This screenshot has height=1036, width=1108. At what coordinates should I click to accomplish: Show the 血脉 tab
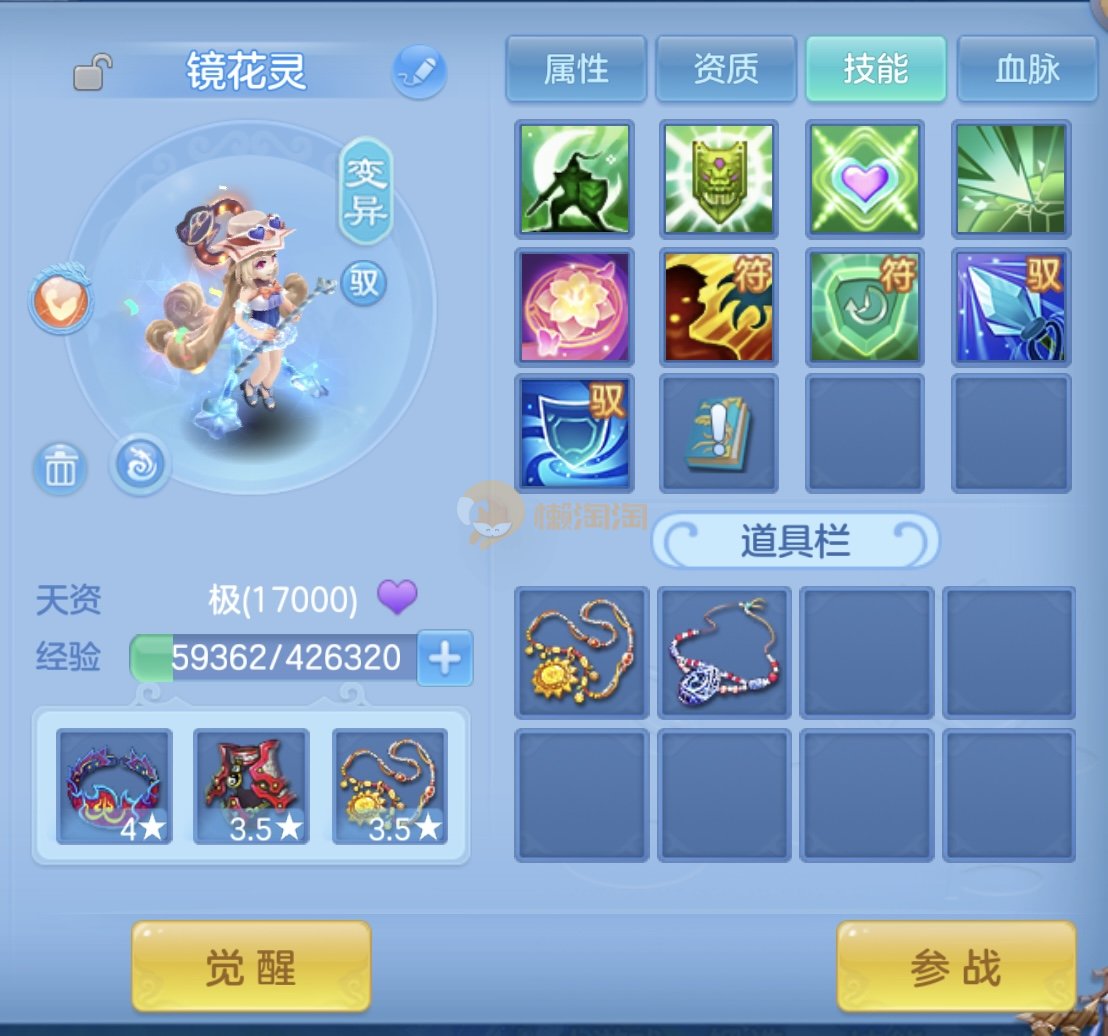coord(1027,69)
